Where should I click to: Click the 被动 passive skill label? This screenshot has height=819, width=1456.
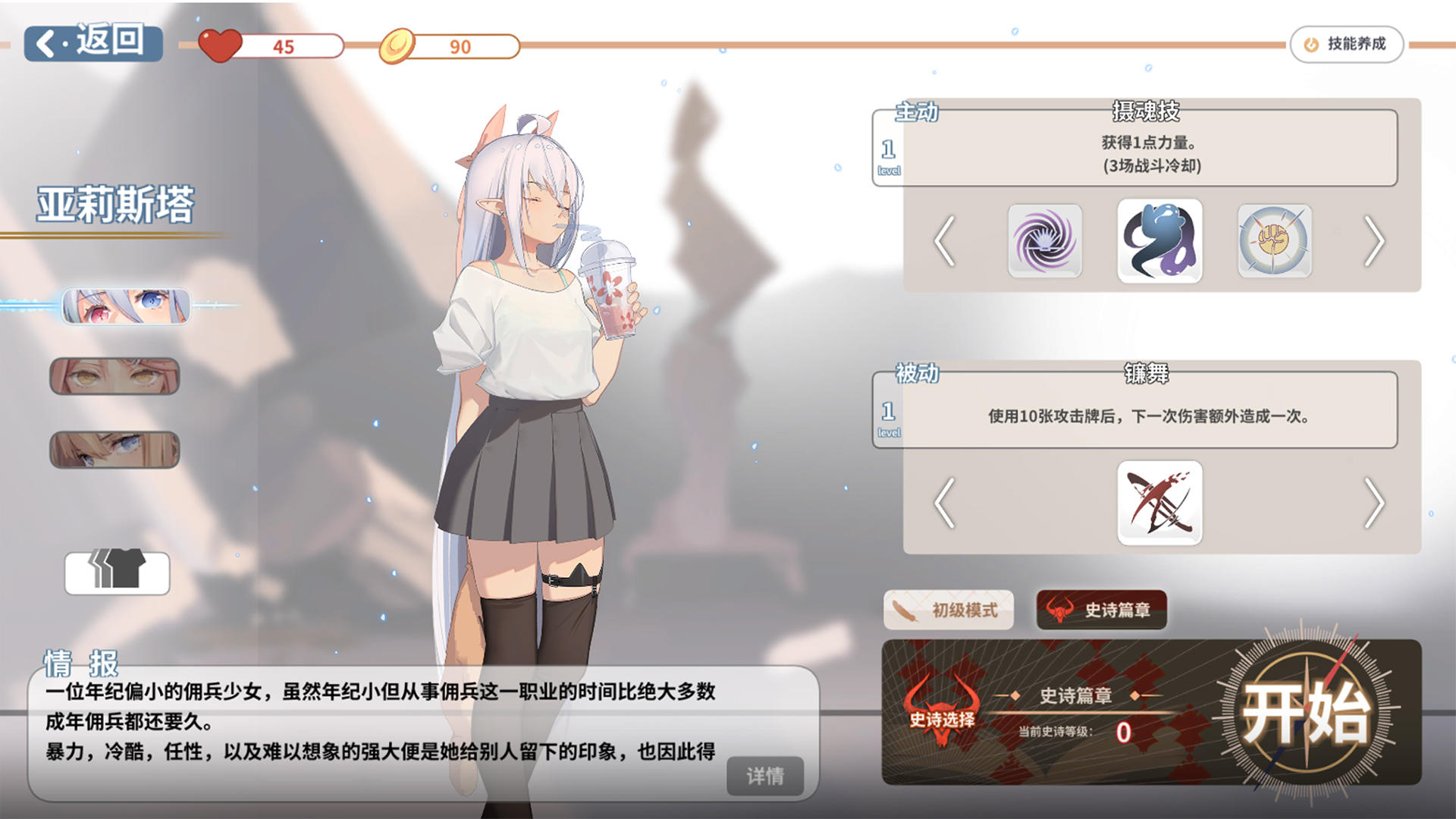pyautogui.click(x=918, y=373)
